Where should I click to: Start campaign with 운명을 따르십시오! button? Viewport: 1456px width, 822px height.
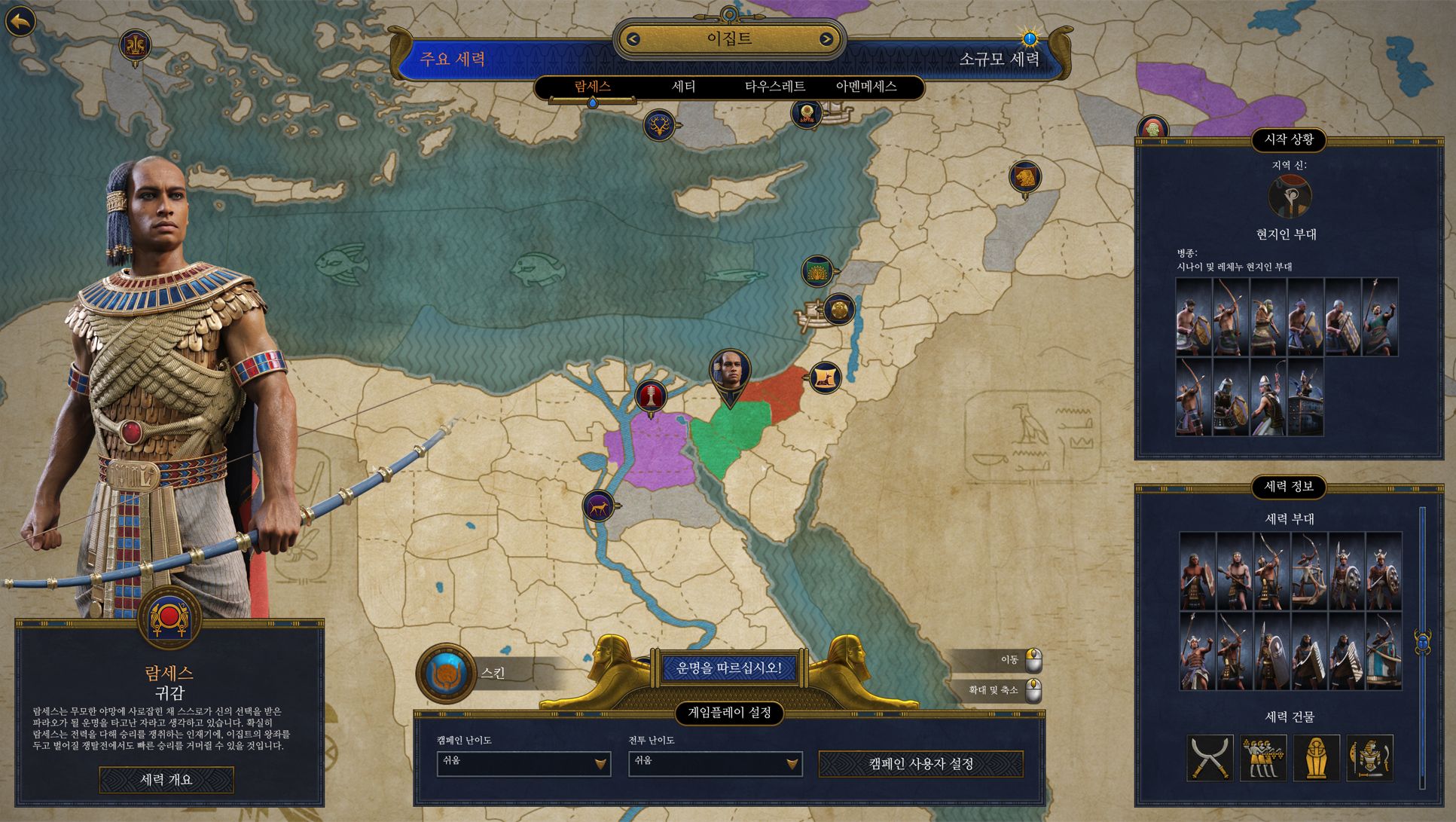click(729, 668)
